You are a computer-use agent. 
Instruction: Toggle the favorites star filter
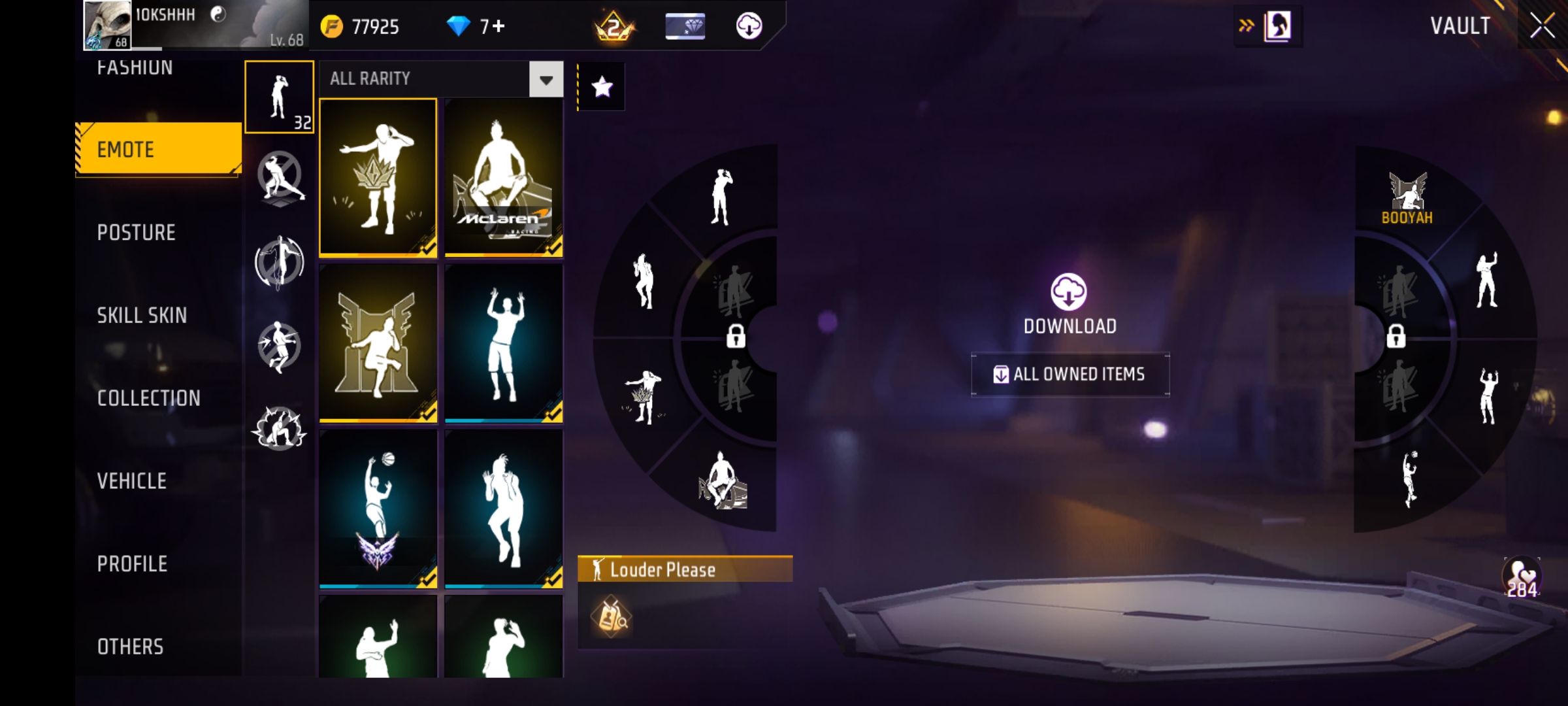tap(602, 86)
